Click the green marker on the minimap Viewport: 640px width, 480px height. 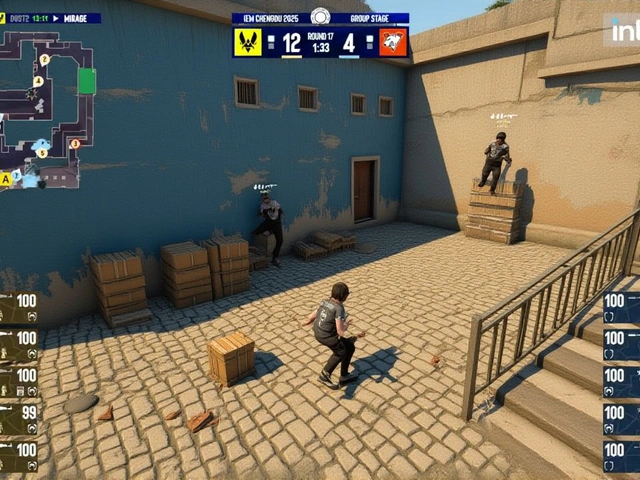pyautogui.click(x=87, y=81)
